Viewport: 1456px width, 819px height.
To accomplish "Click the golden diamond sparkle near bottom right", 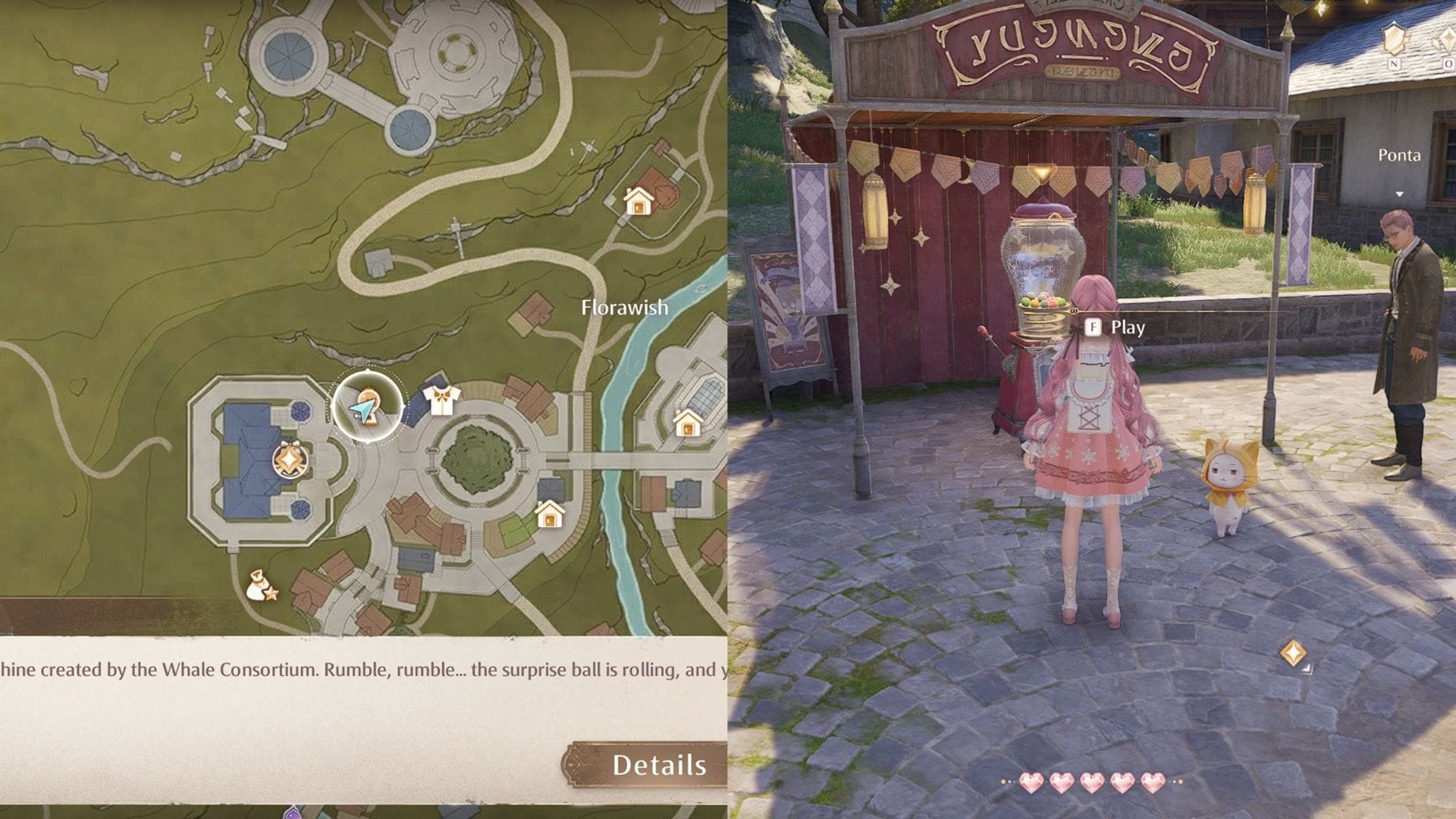I will [1294, 653].
